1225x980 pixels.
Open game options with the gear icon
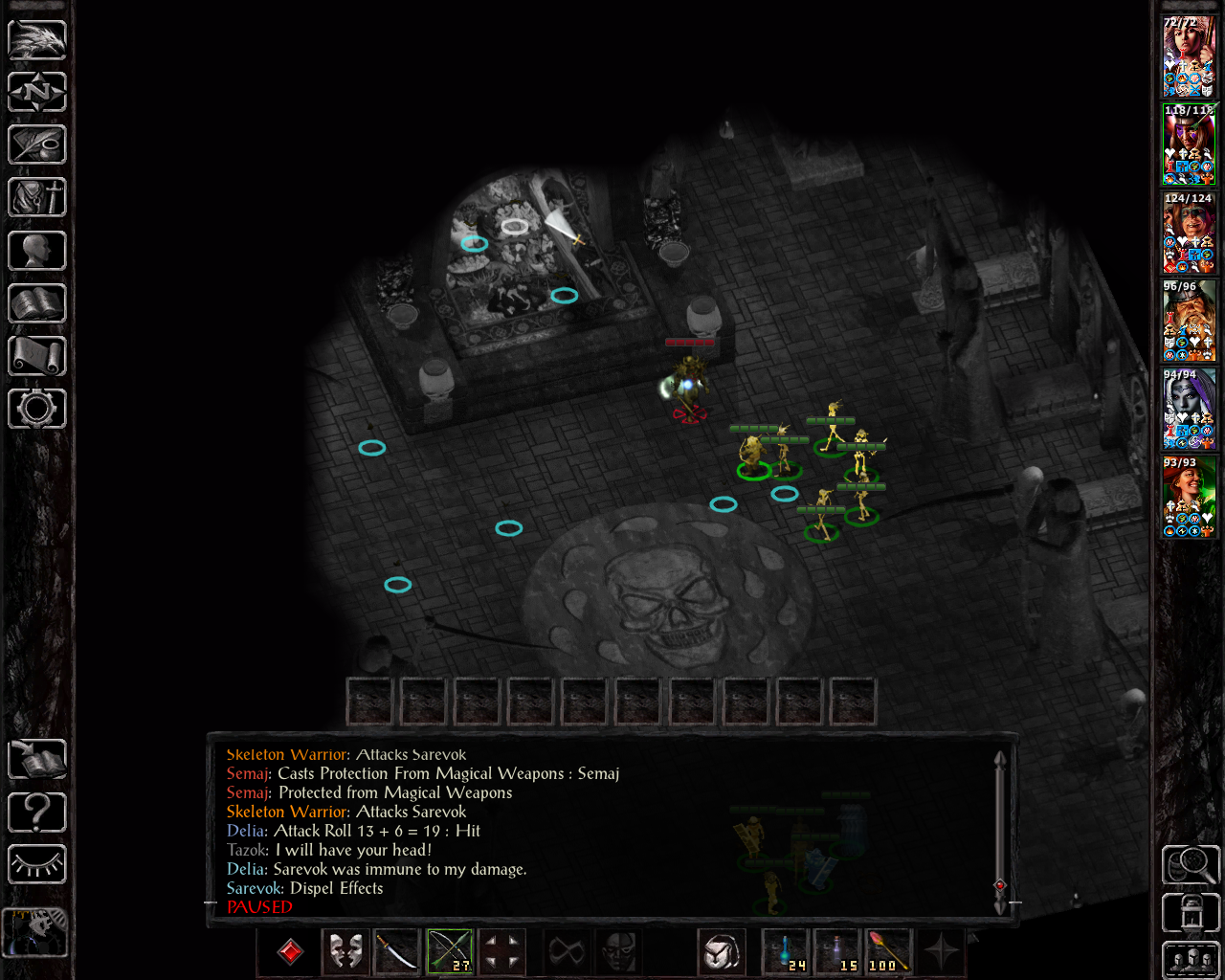click(x=37, y=409)
